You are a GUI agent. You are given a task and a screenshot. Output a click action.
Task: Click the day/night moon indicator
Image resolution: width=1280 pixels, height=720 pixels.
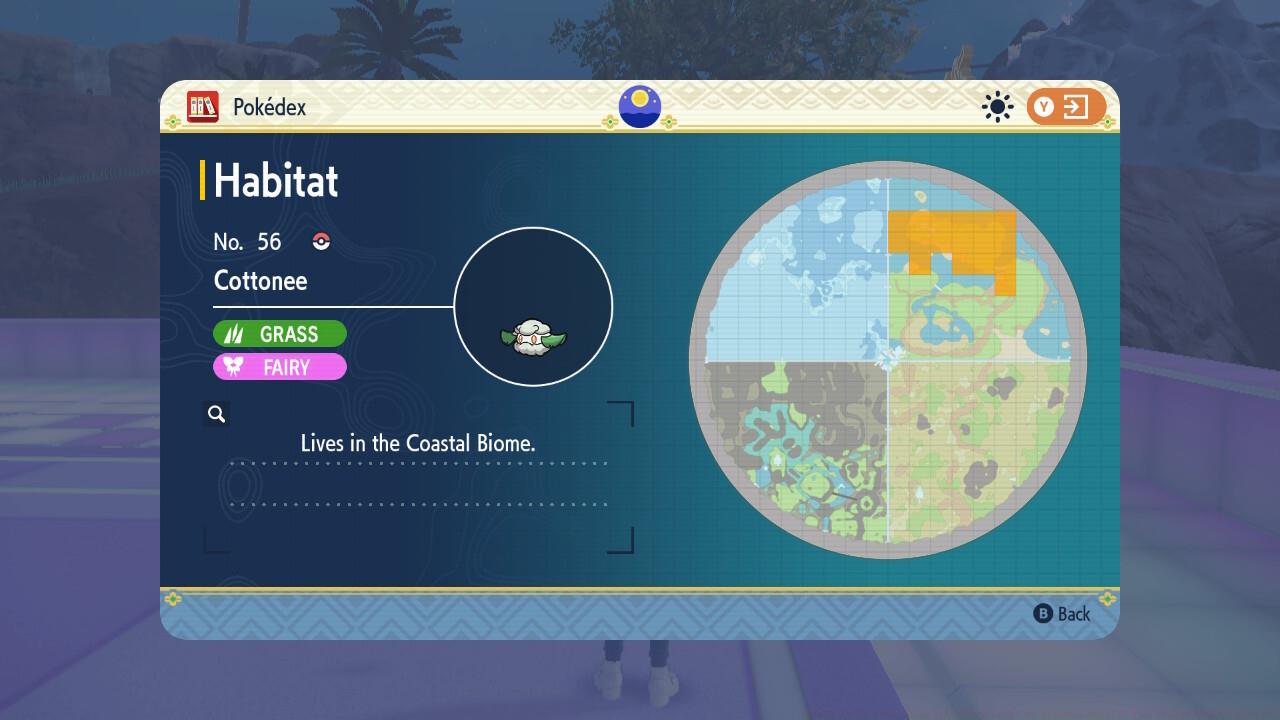coord(639,107)
